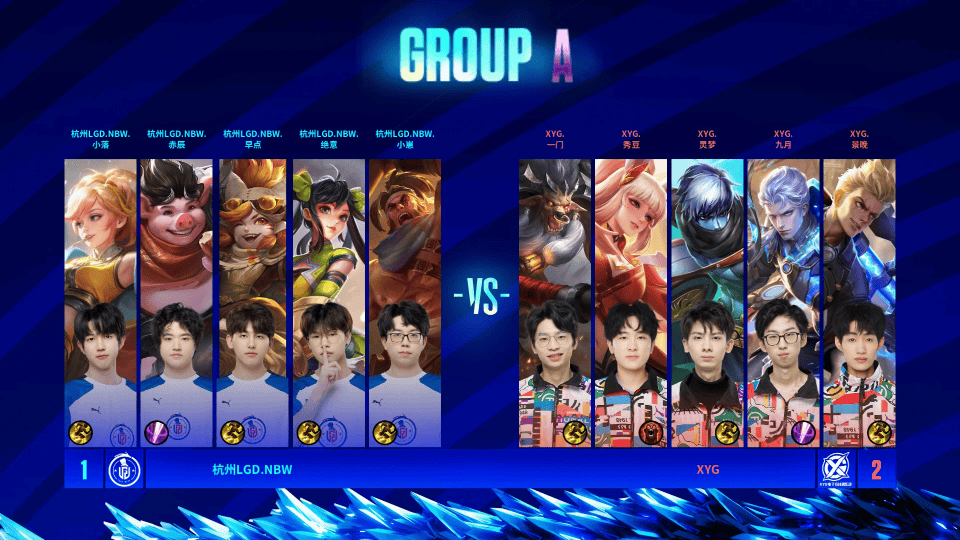The height and width of the screenshot is (540, 960).
Task: Select the 杭州LGD.NBW 小落 player card
Action: 100,302
